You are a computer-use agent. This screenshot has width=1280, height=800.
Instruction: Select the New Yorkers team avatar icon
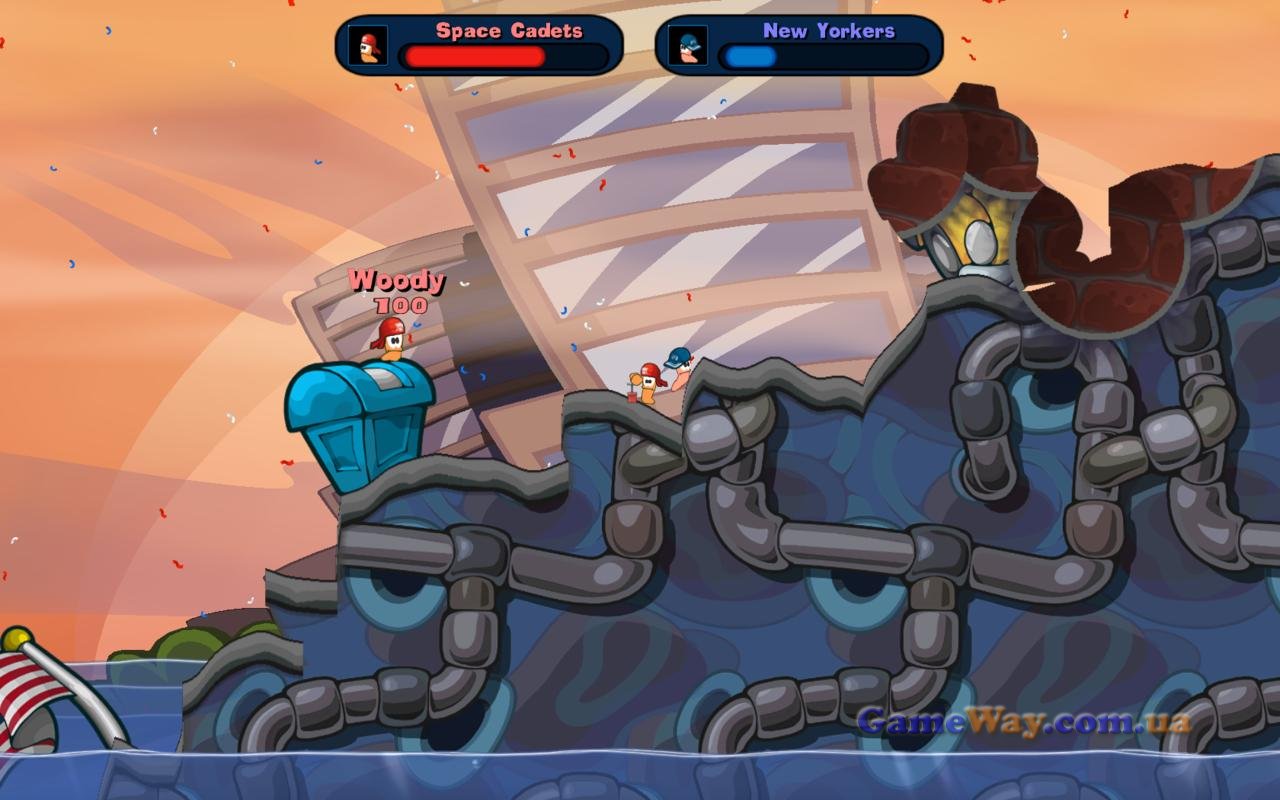[687, 46]
